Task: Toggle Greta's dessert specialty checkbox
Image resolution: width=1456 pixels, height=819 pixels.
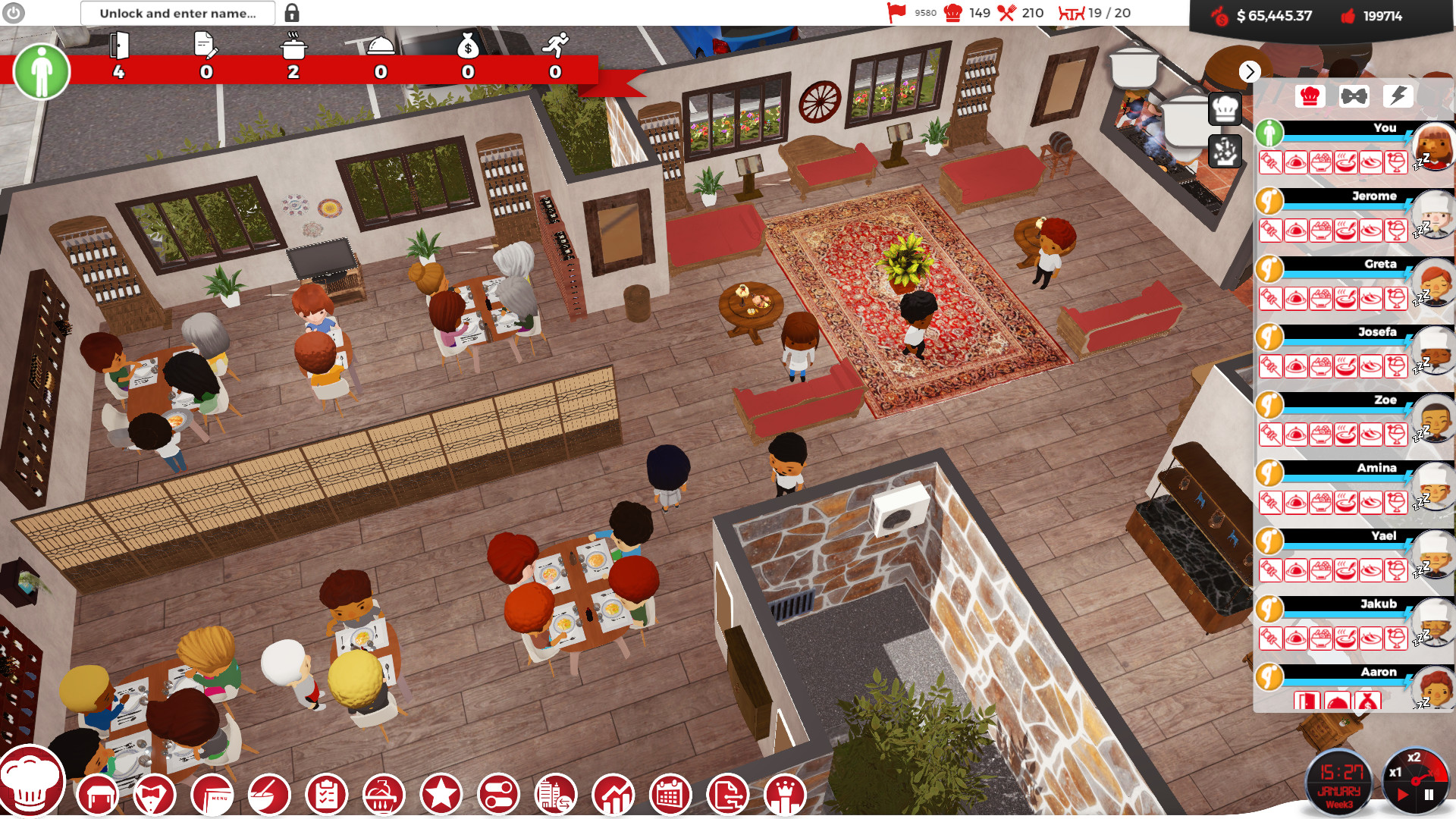Action: [x=1397, y=297]
